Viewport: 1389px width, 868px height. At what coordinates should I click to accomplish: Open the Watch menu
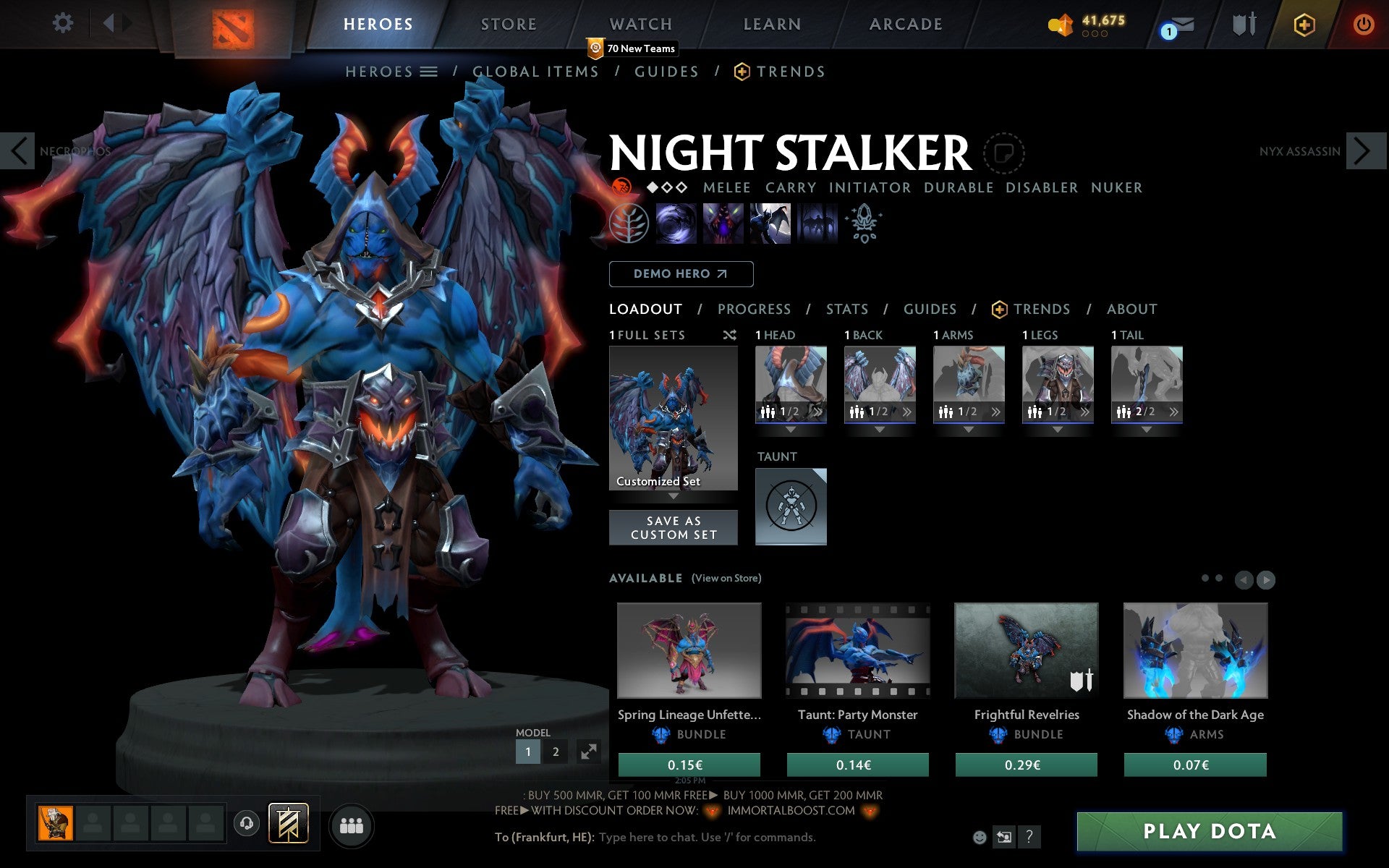640,23
